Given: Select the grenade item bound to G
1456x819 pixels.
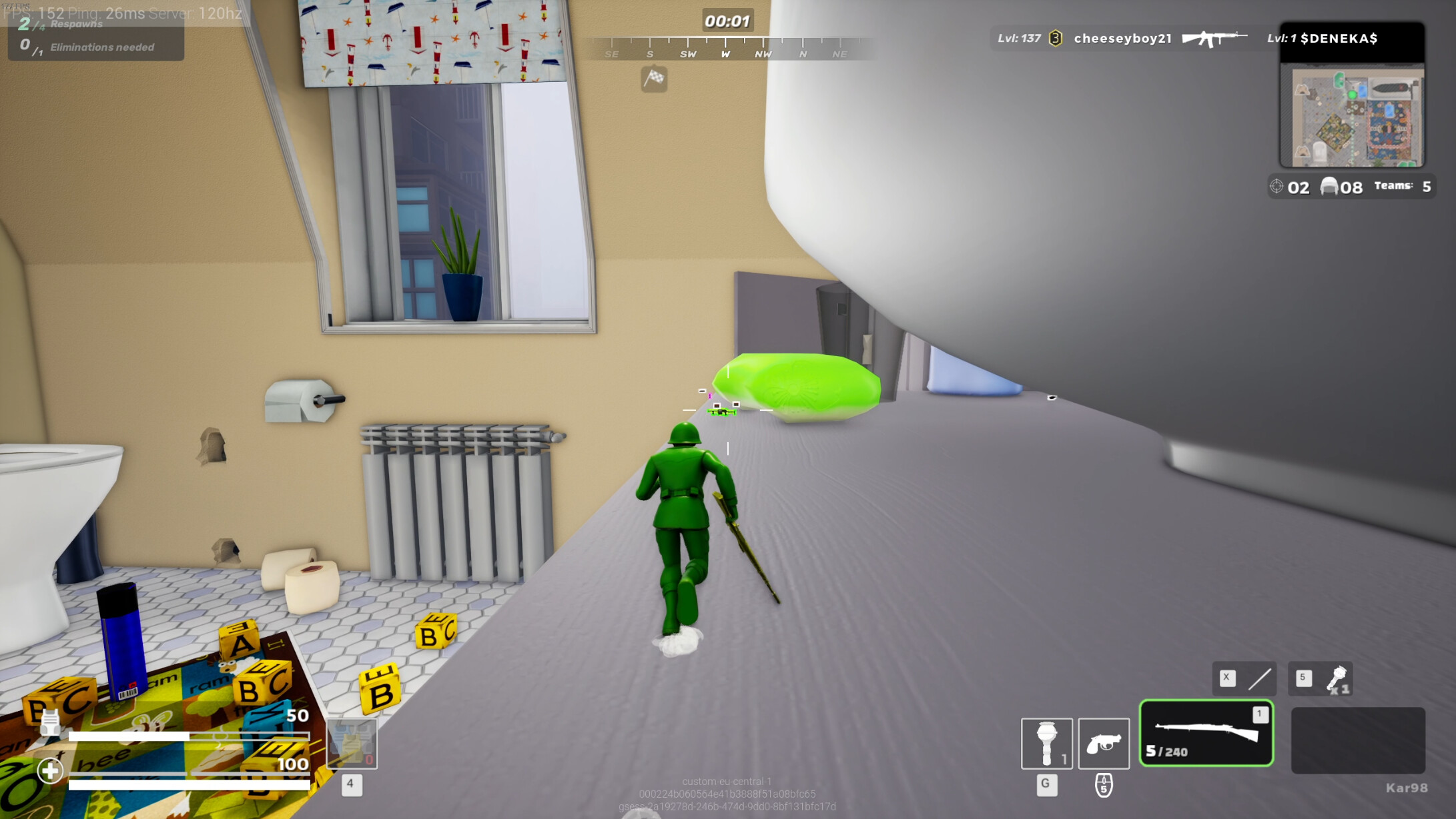Looking at the screenshot, I should [1046, 742].
